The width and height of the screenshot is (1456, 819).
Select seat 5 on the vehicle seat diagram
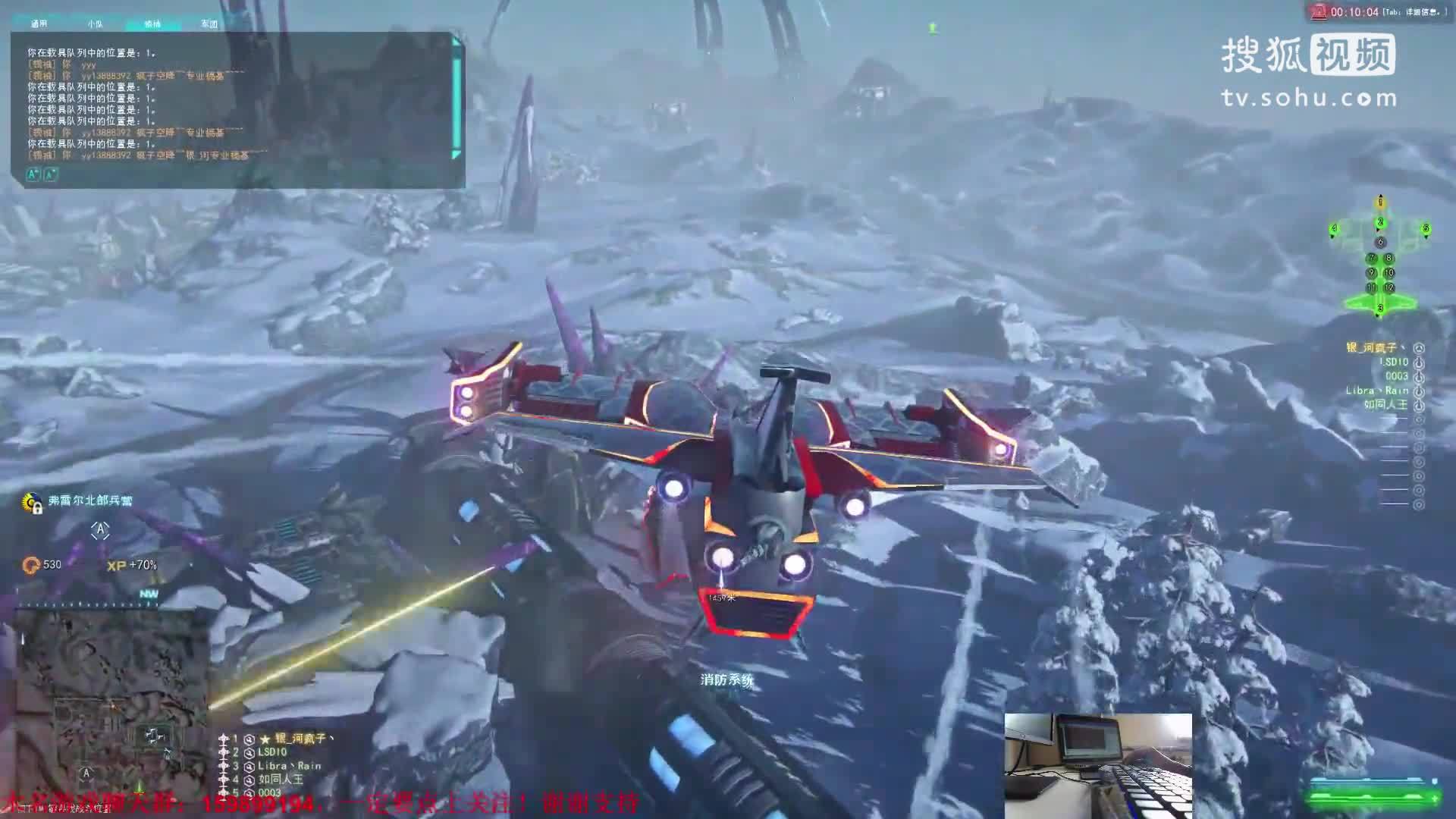click(1426, 228)
